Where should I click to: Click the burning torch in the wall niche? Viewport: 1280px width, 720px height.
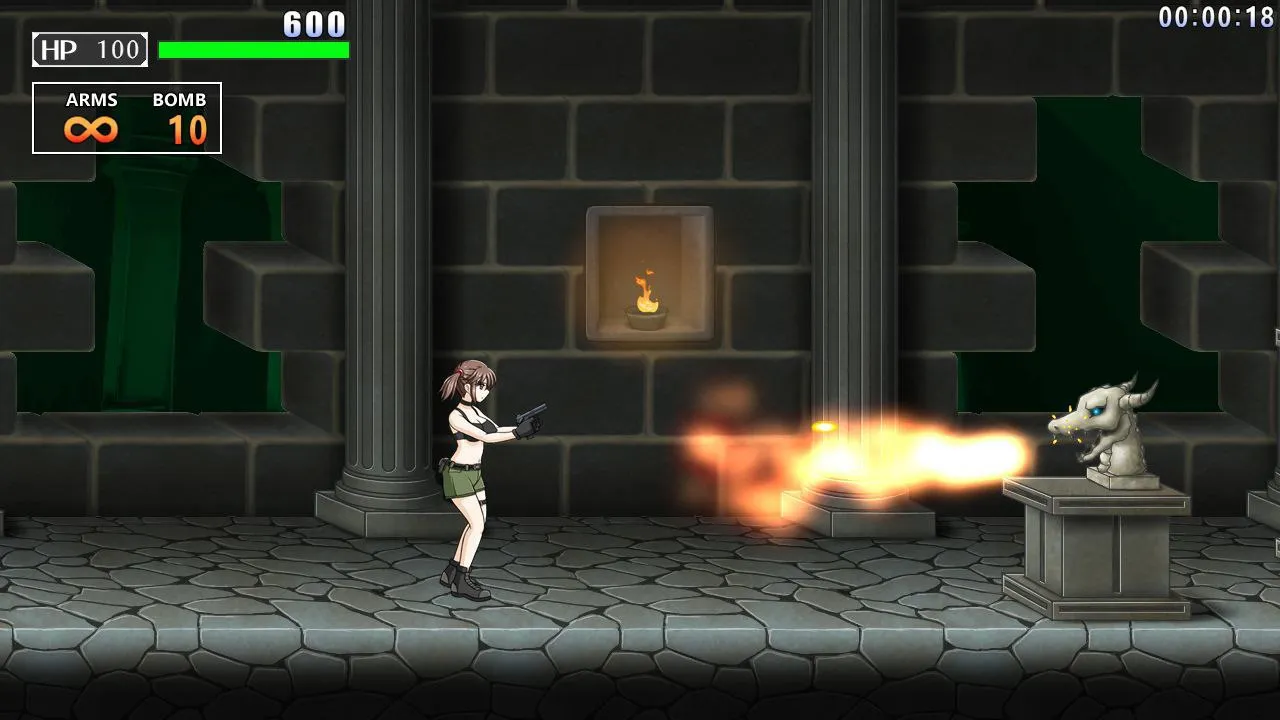point(643,290)
